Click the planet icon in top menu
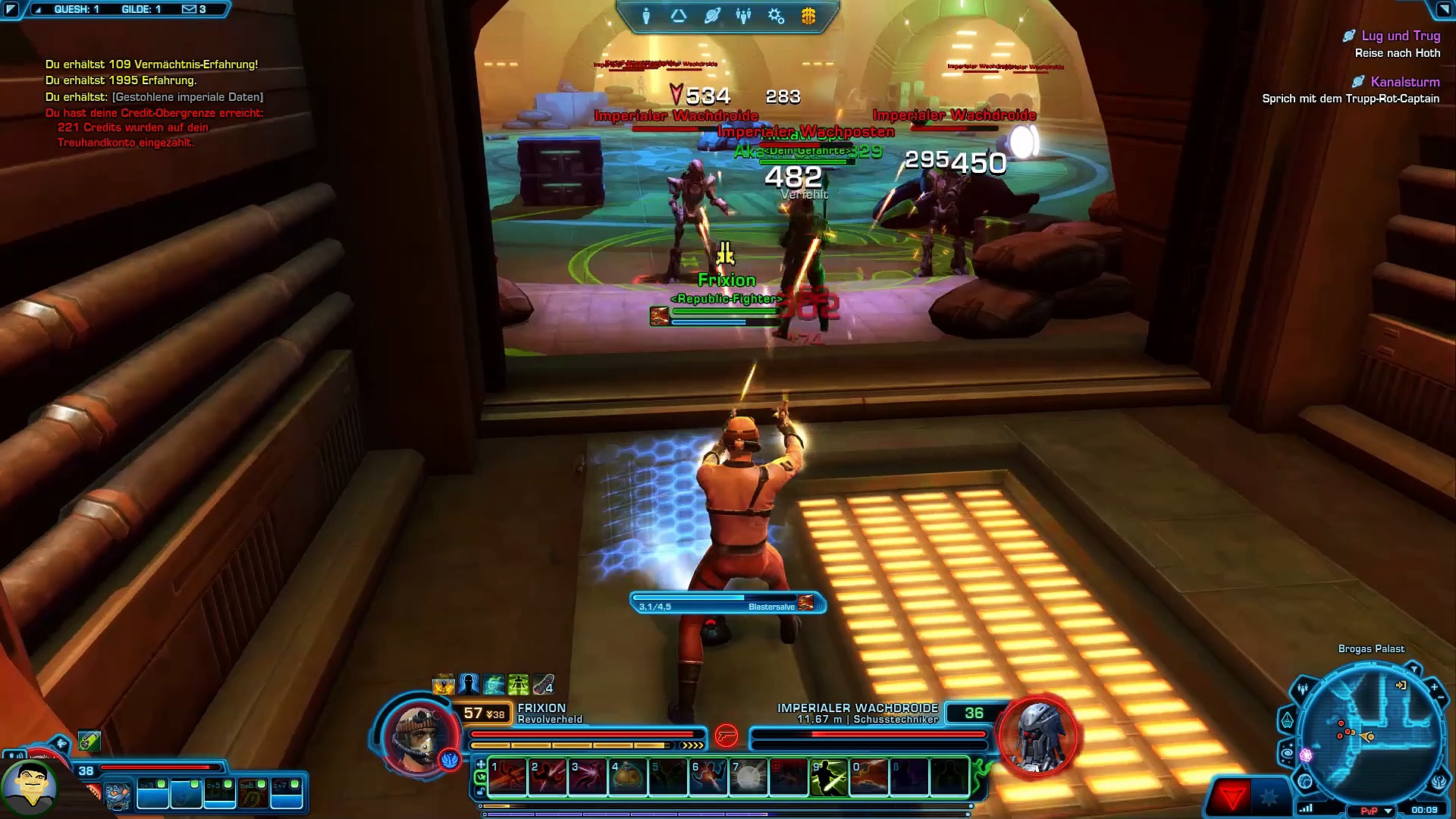Screen dimensions: 1456x819 [711, 16]
